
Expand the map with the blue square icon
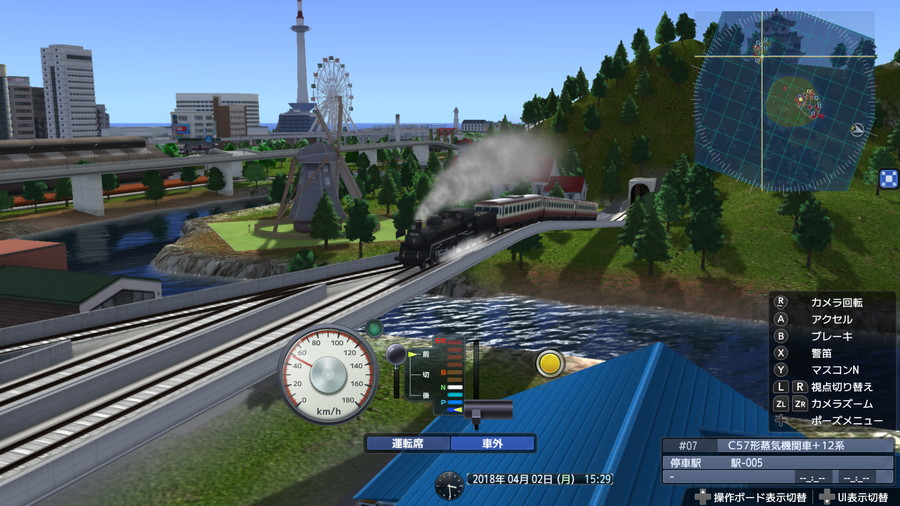coord(888,179)
